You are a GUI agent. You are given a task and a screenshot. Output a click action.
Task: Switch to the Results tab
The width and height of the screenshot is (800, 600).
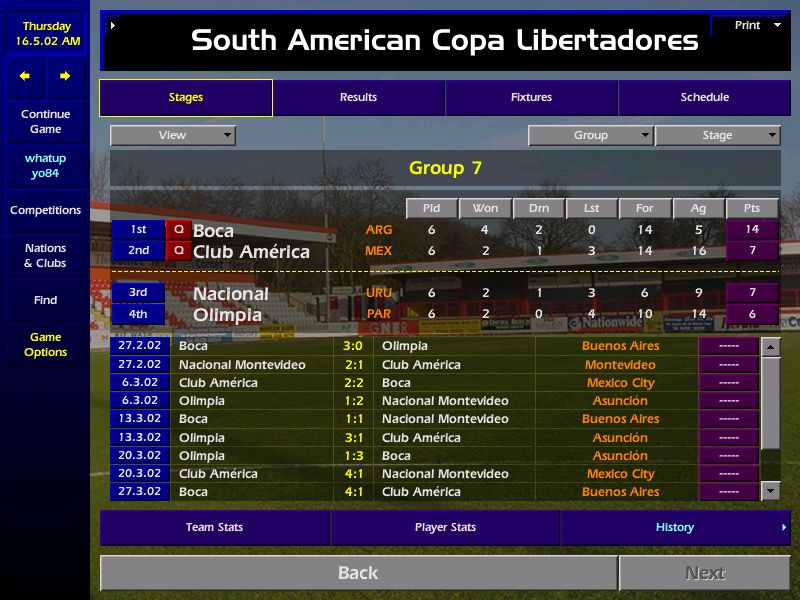coord(358,98)
